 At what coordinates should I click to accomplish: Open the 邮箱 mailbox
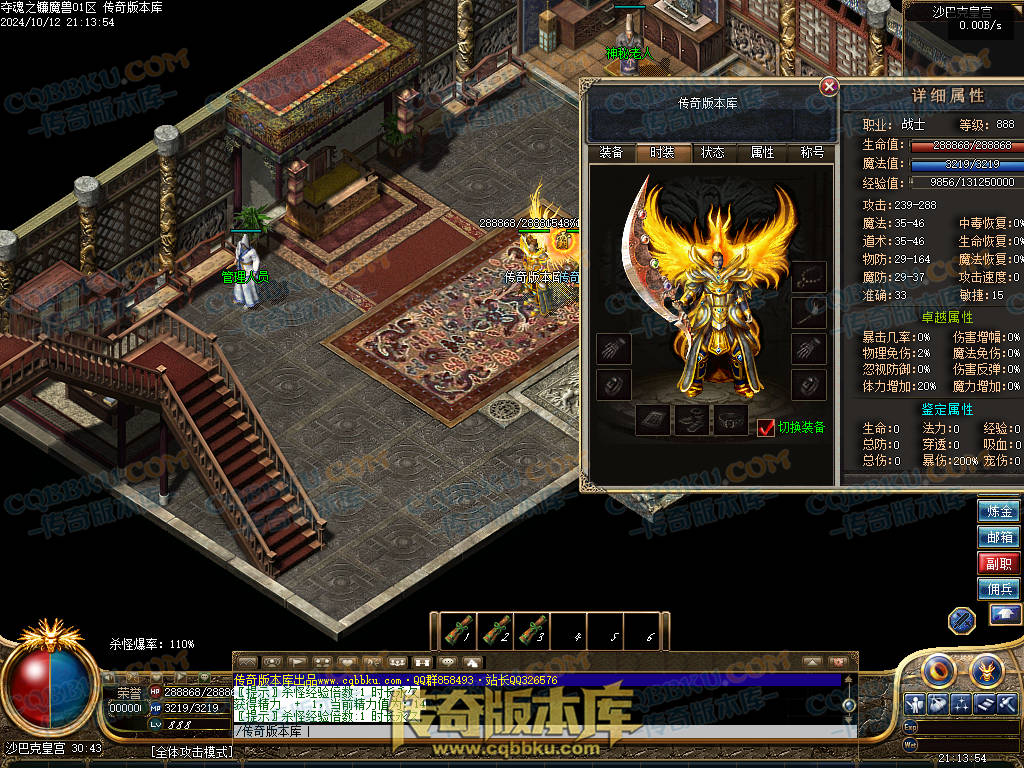pos(999,537)
